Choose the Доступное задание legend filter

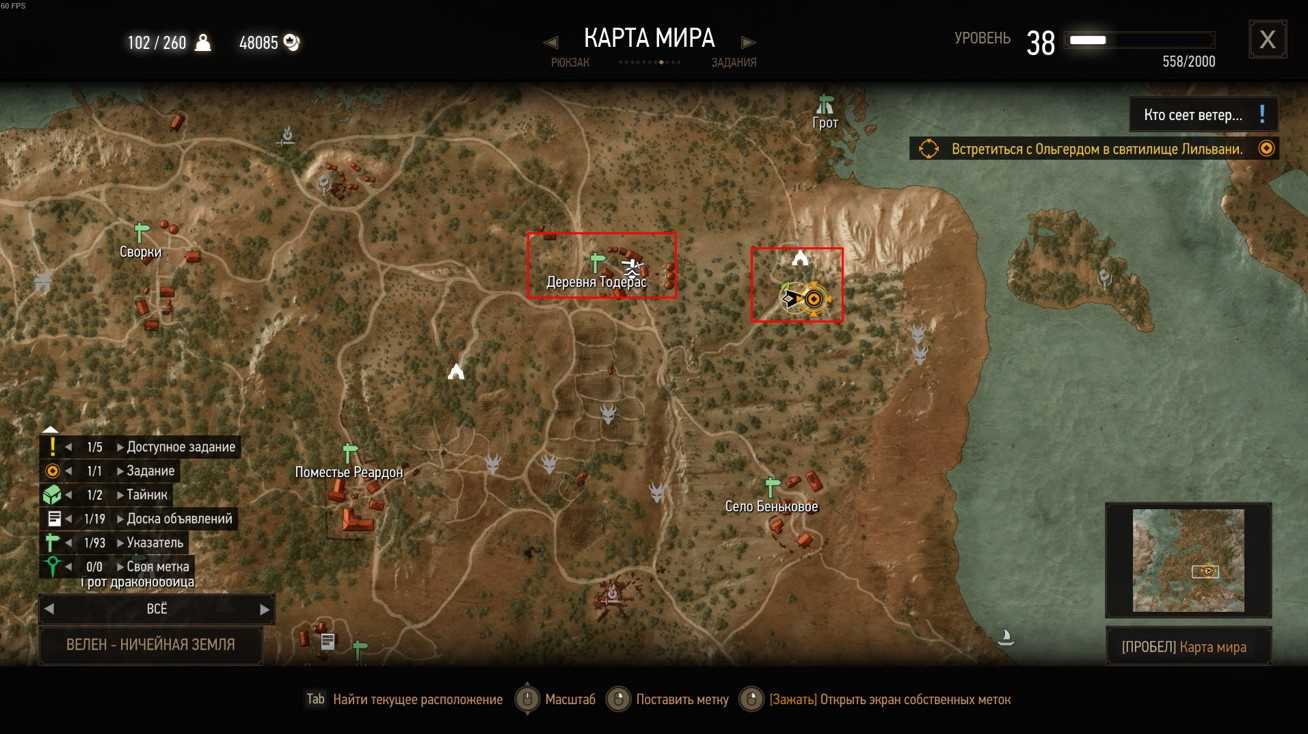pyautogui.click(x=180, y=447)
